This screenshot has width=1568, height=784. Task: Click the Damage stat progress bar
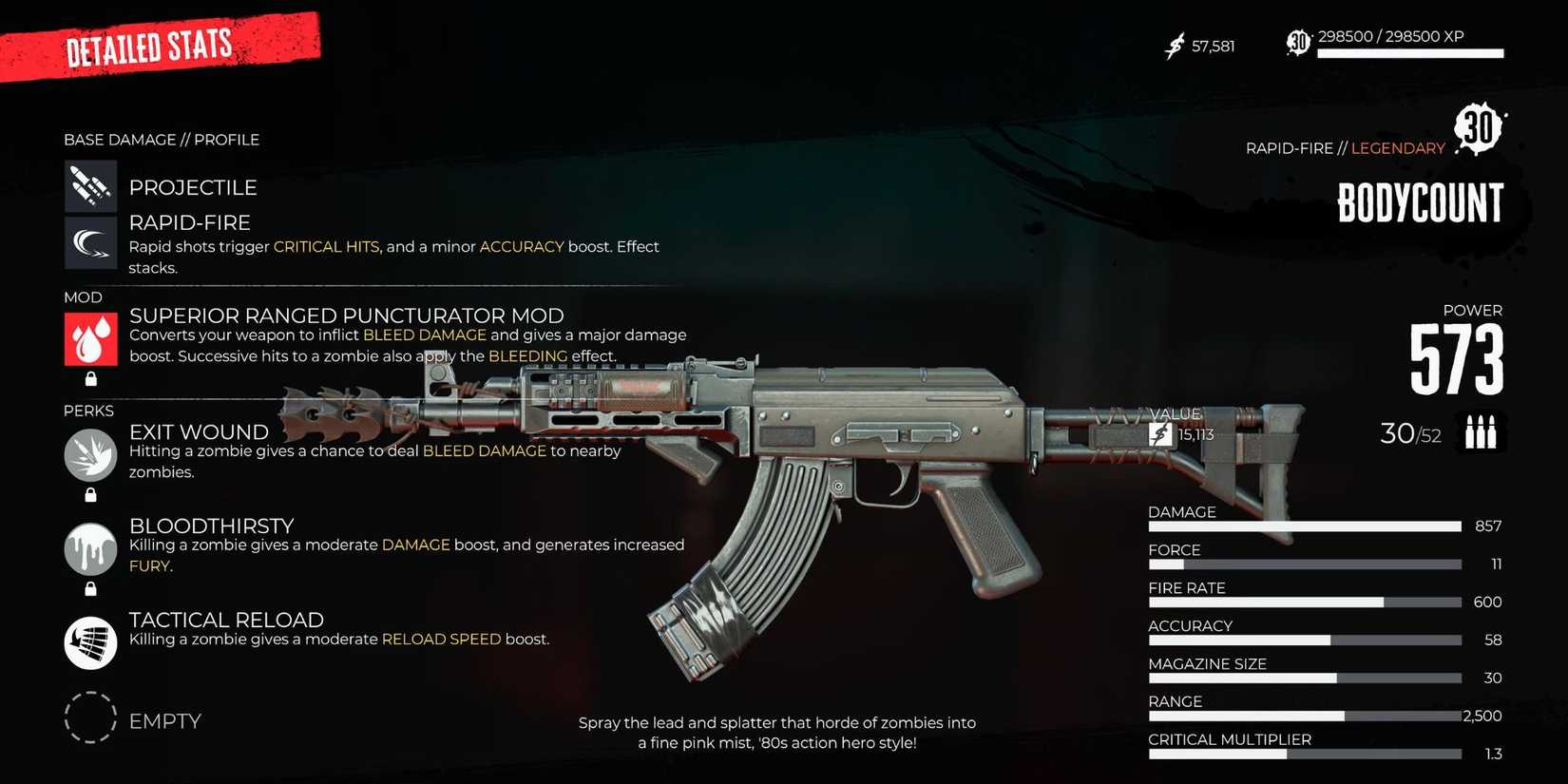(1304, 526)
